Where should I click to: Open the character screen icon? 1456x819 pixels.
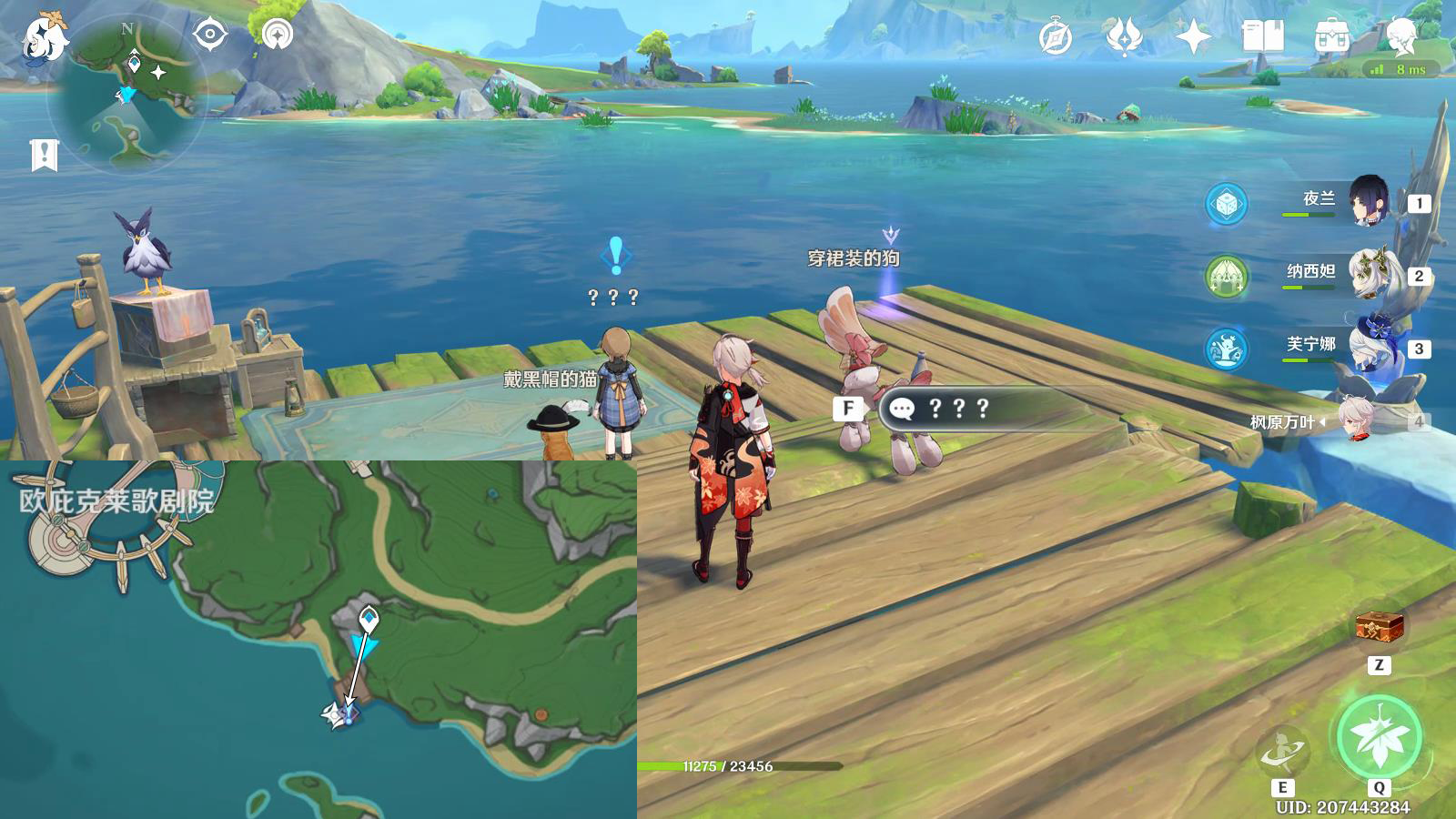(1401, 37)
